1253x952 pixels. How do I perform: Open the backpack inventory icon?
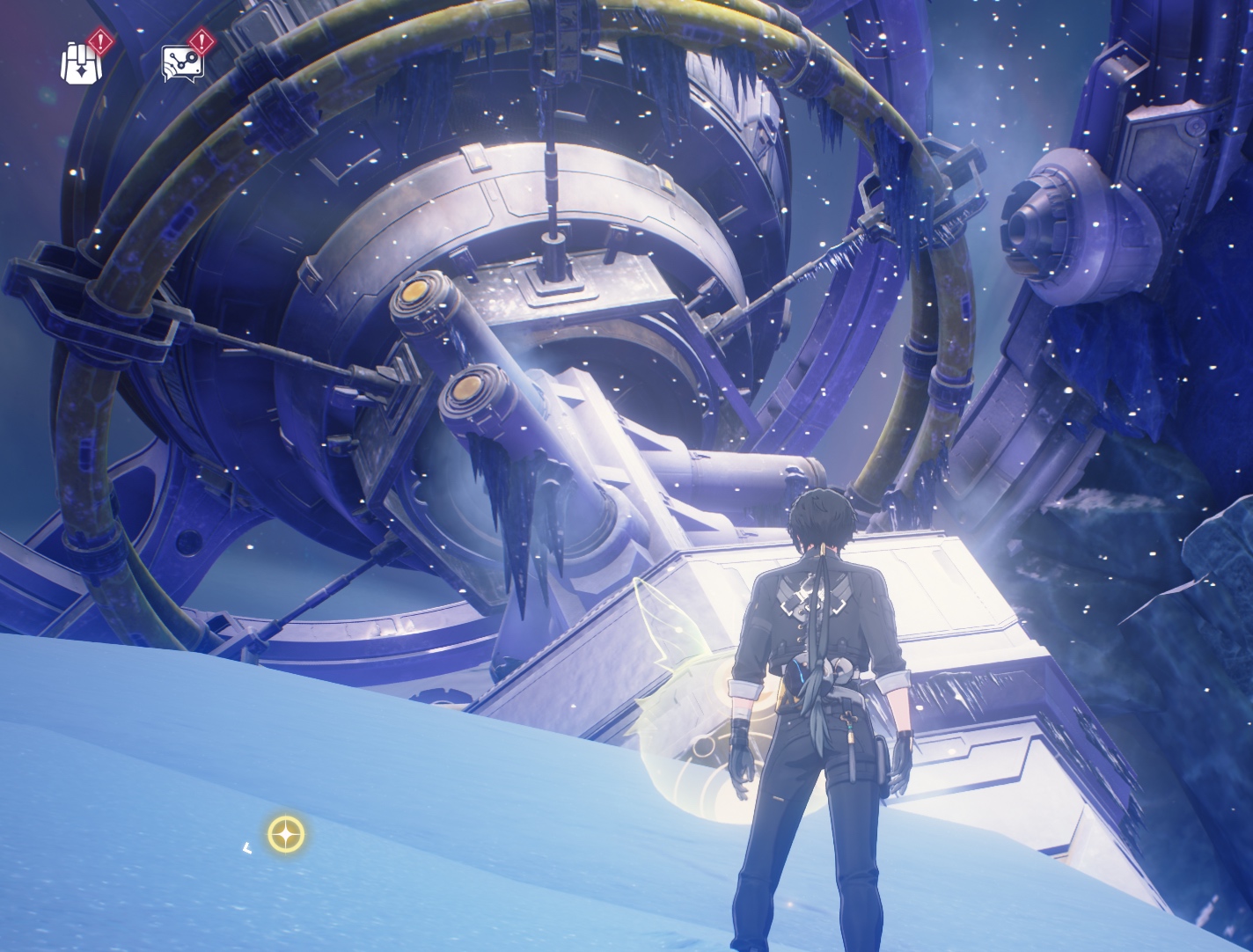coord(81,63)
